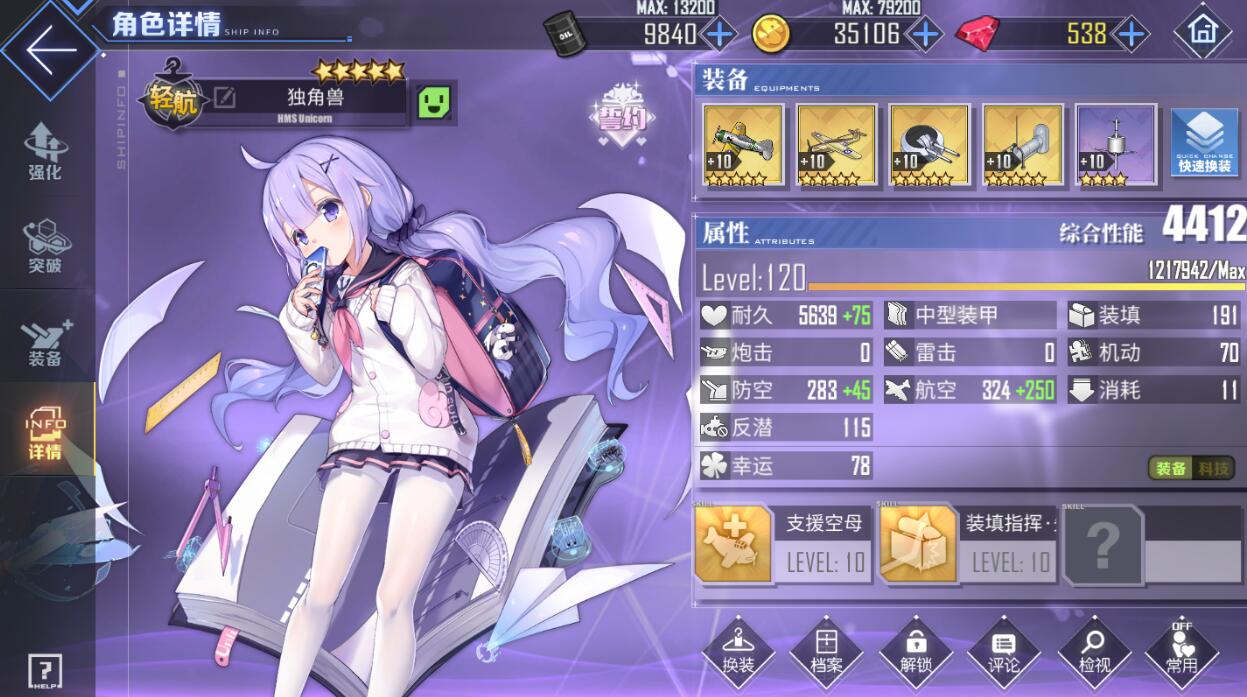Switch to the 突破 limit break tab
This screenshot has width=1247, height=697.
(45, 246)
